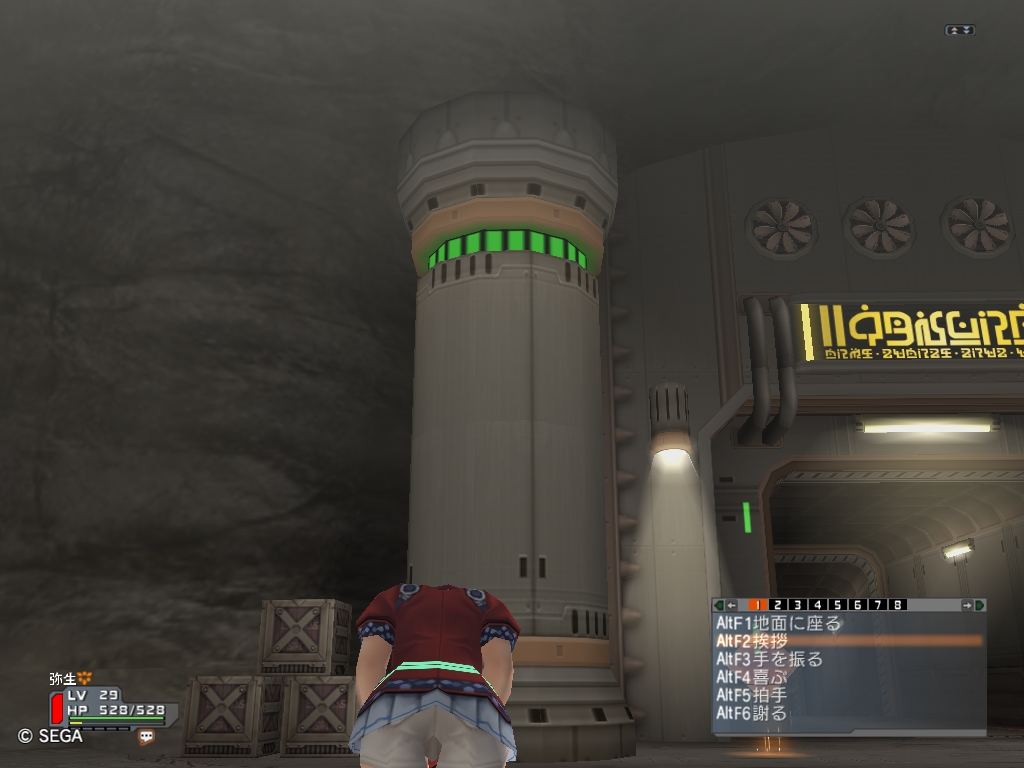Open shortcut page 7
The width and height of the screenshot is (1024, 768).
pyautogui.click(x=878, y=605)
